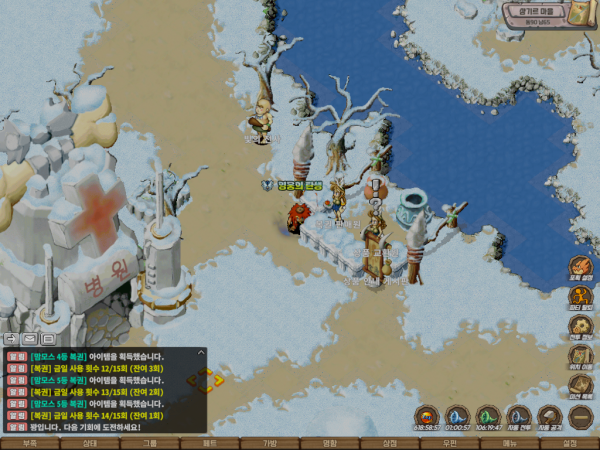Open the 파티 탈퇴 leave-party icon

click(581, 297)
